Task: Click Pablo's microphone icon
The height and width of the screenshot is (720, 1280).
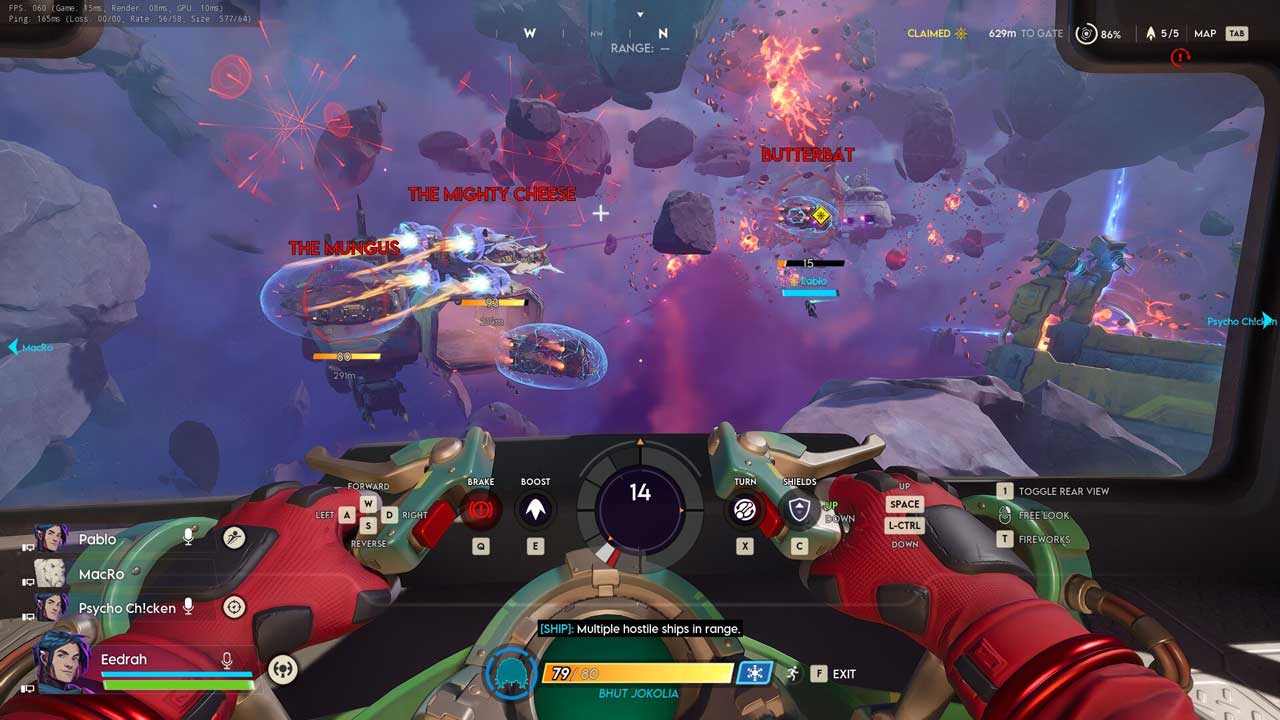Action: click(x=188, y=538)
